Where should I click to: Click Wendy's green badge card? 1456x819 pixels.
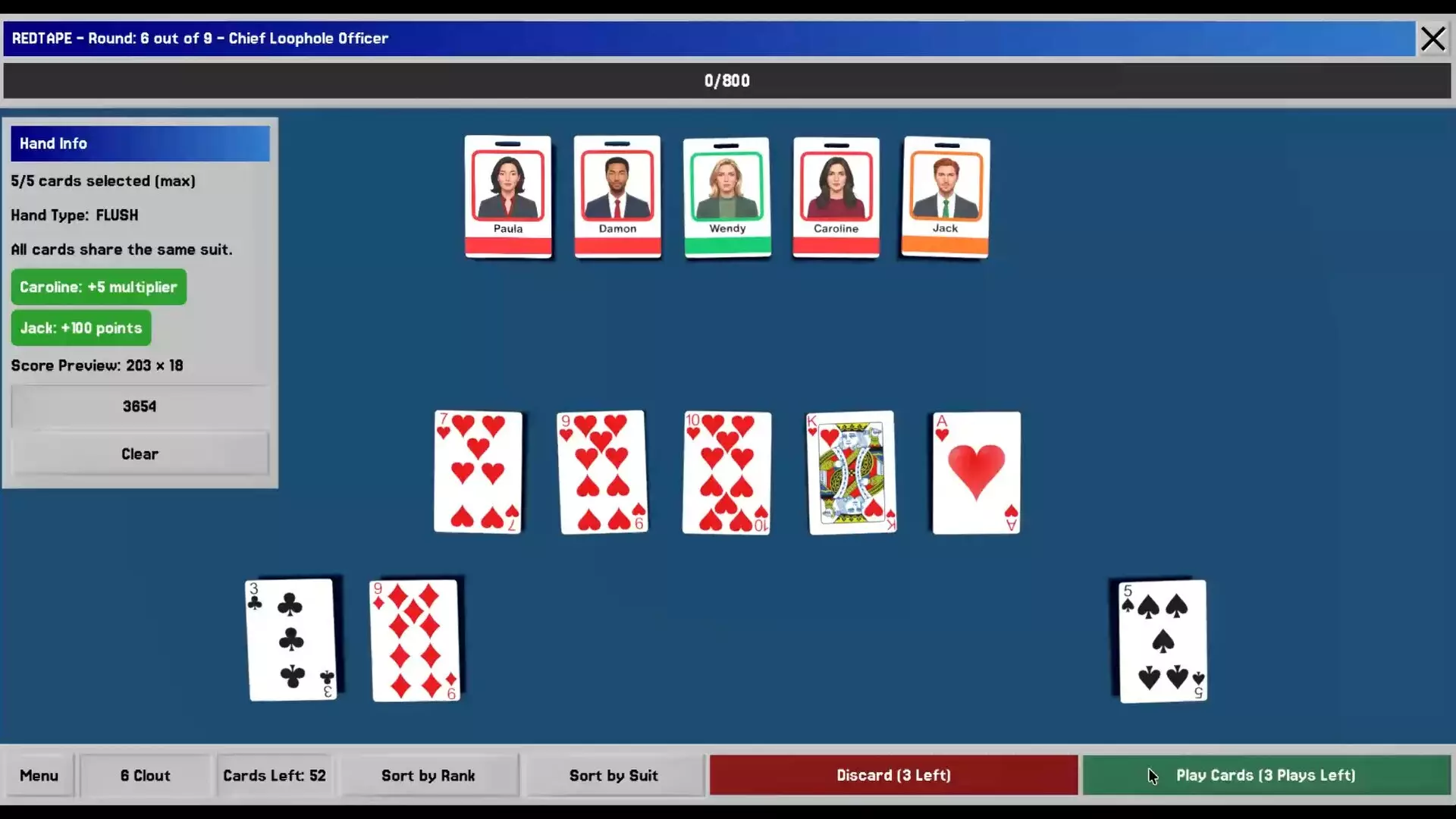tap(727, 196)
